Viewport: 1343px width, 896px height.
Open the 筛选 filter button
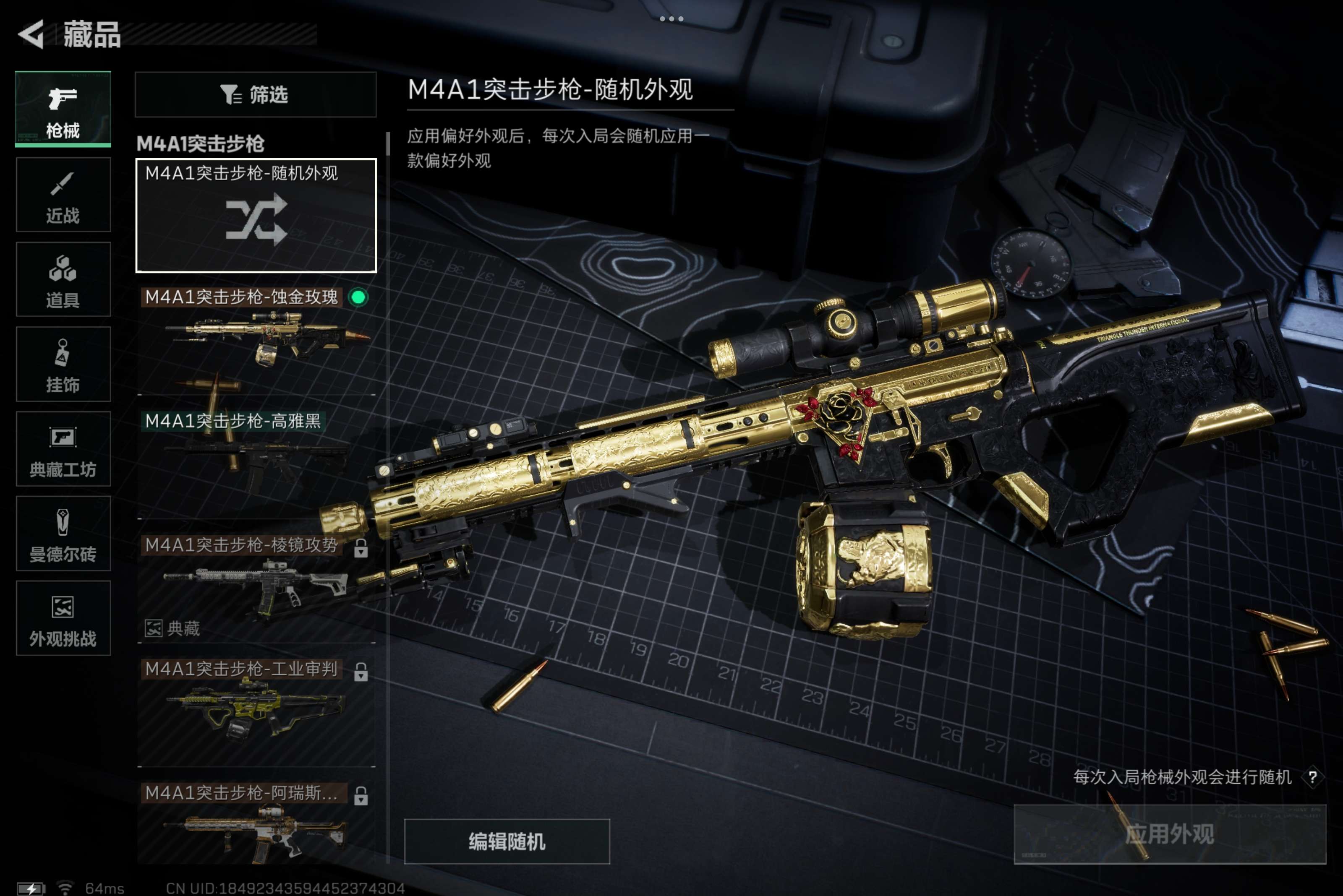point(256,94)
